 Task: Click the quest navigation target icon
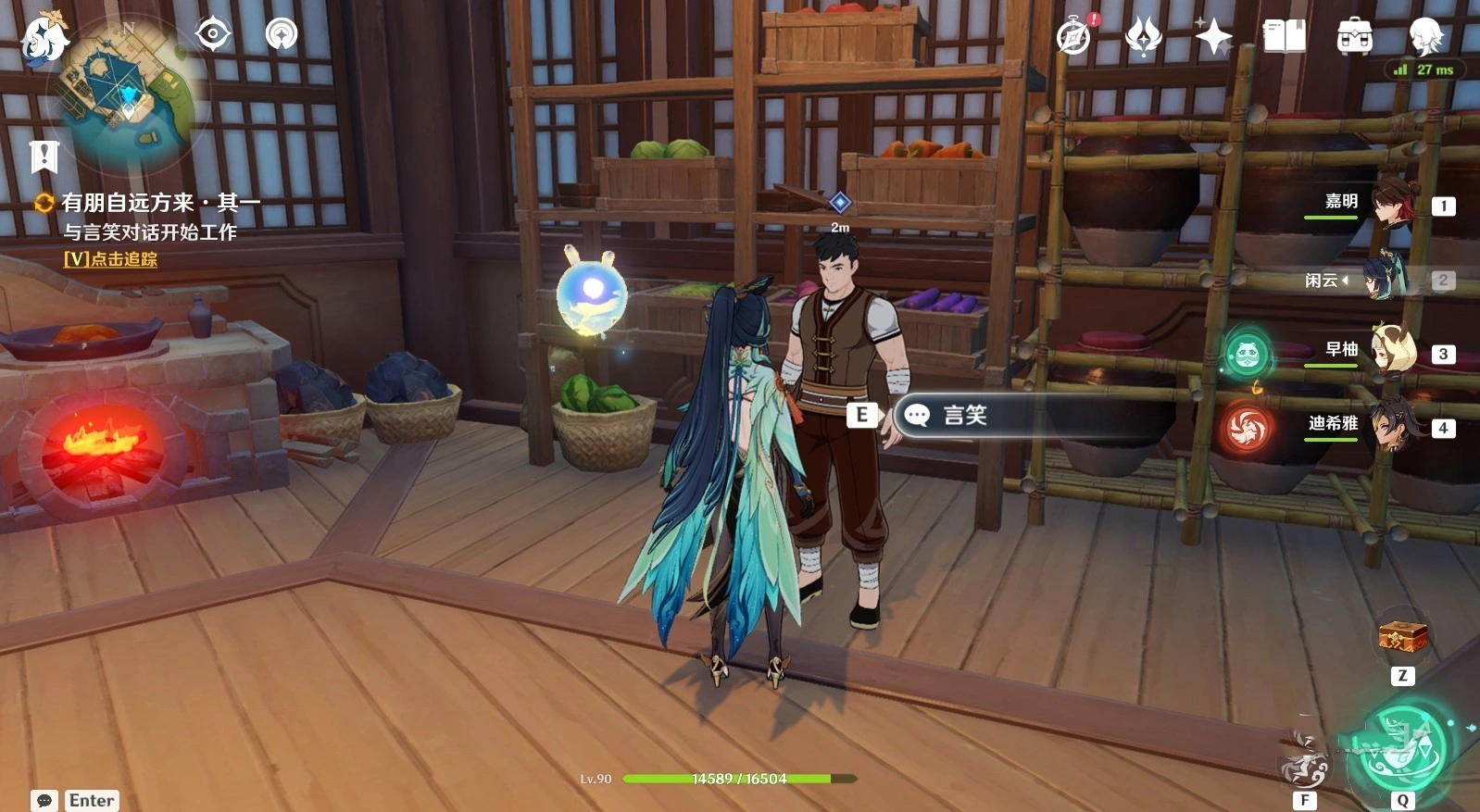coord(213,35)
